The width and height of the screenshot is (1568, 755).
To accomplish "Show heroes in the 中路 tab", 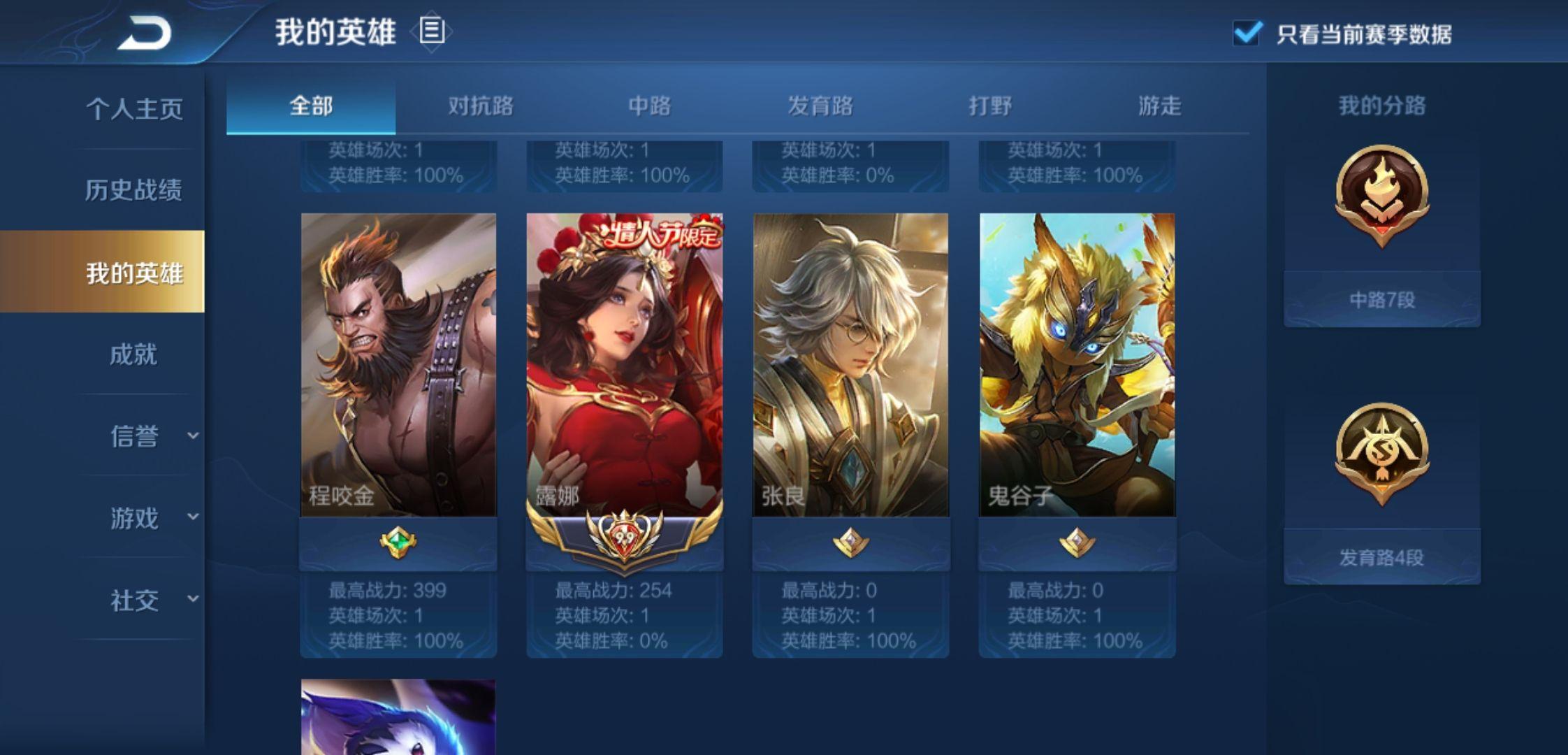I will [x=650, y=106].
